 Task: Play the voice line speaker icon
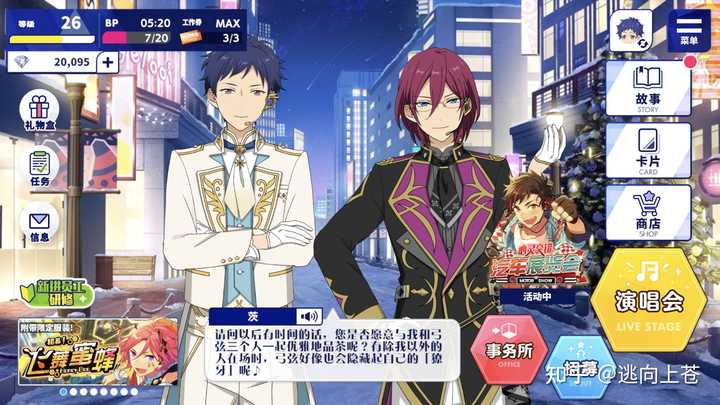[x=309, y=316]
